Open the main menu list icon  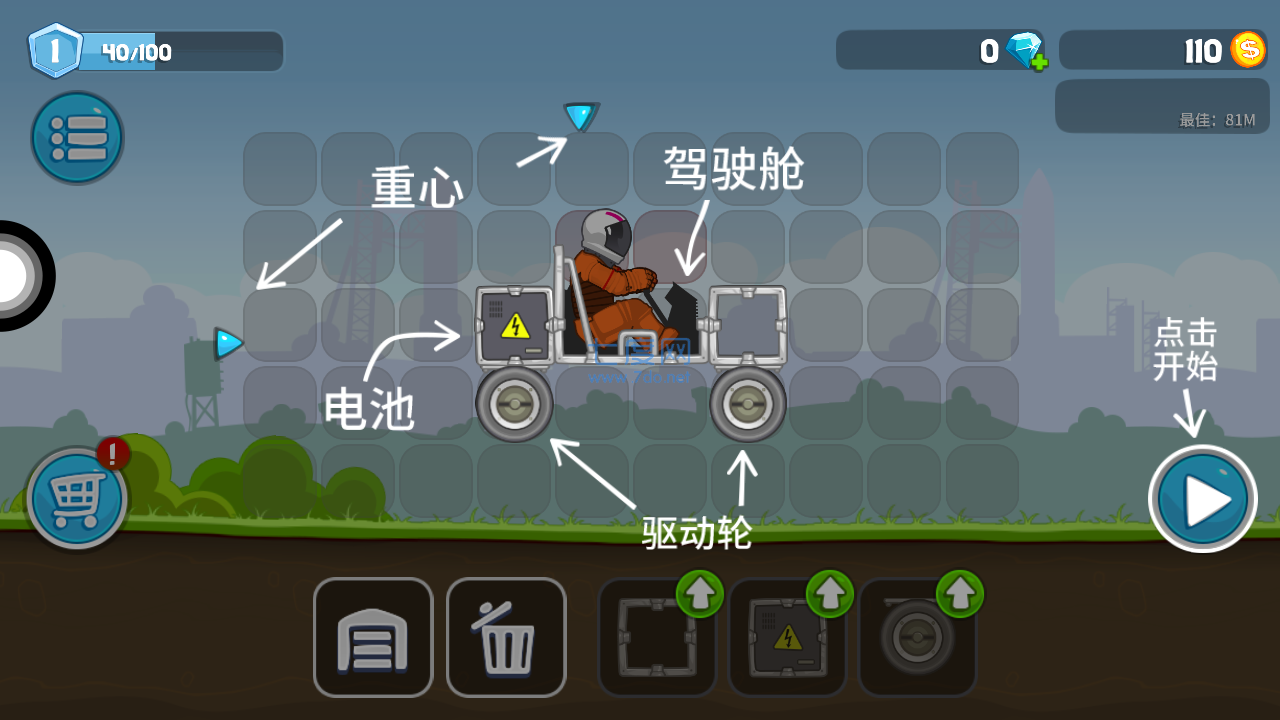click(x=77, y=137)
